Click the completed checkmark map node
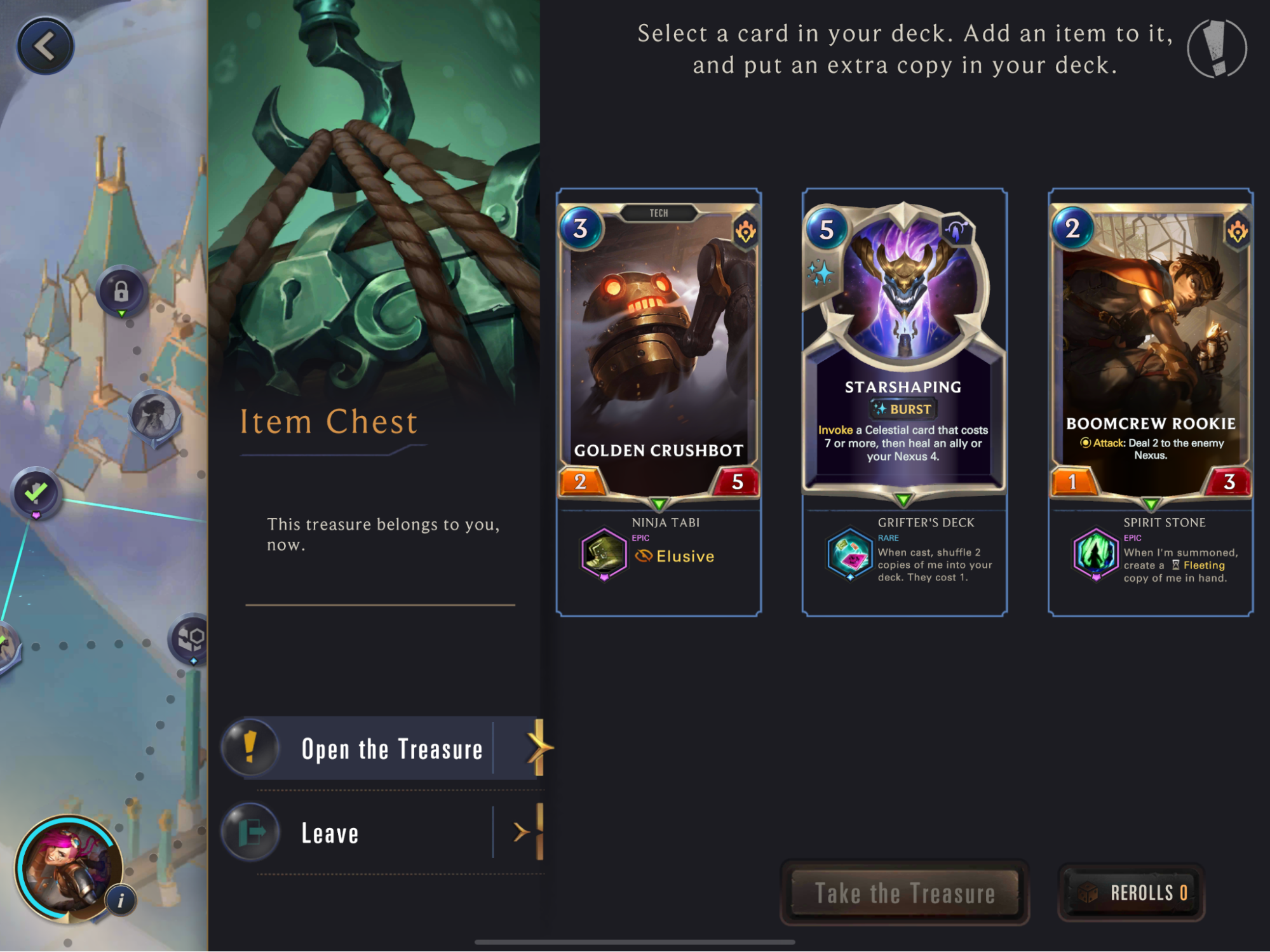The width and height of the screenshot is (1270, 952). point(36,493)
